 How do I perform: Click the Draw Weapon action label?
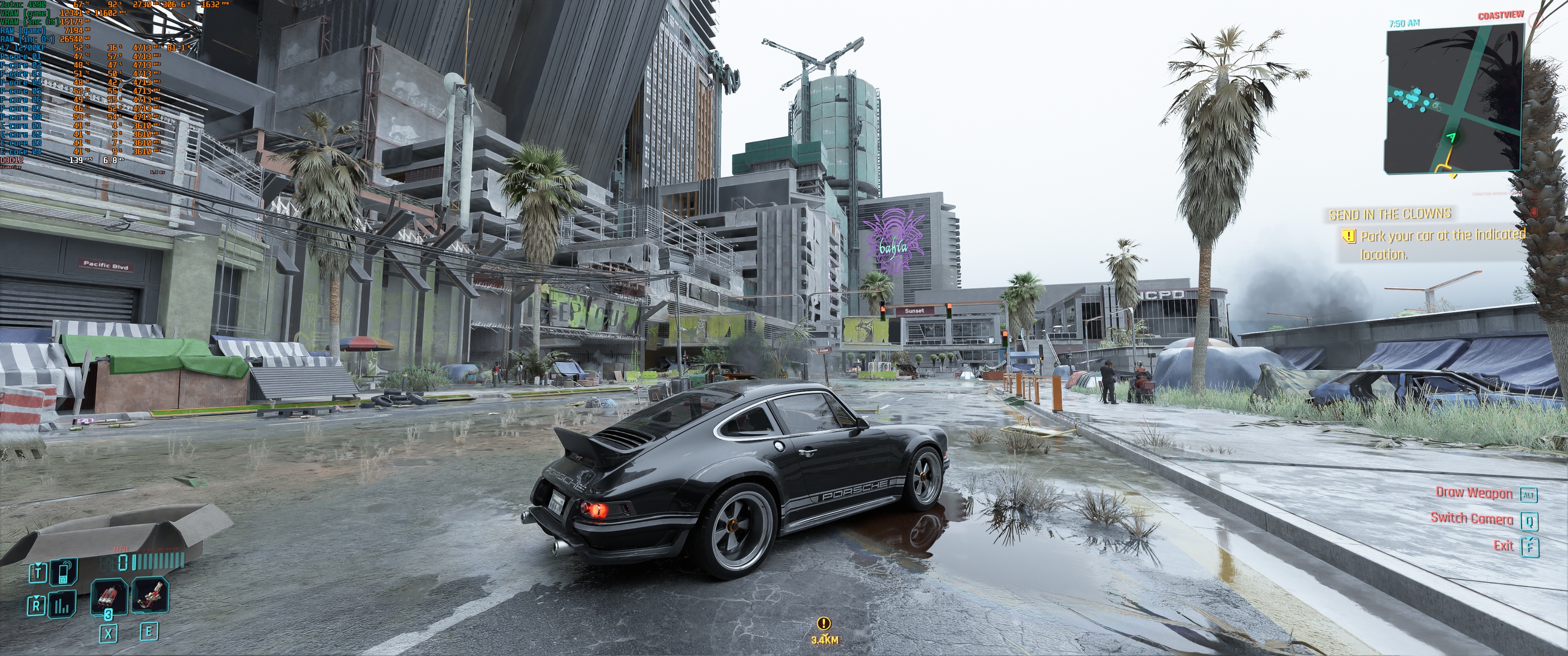[1474, 493]
